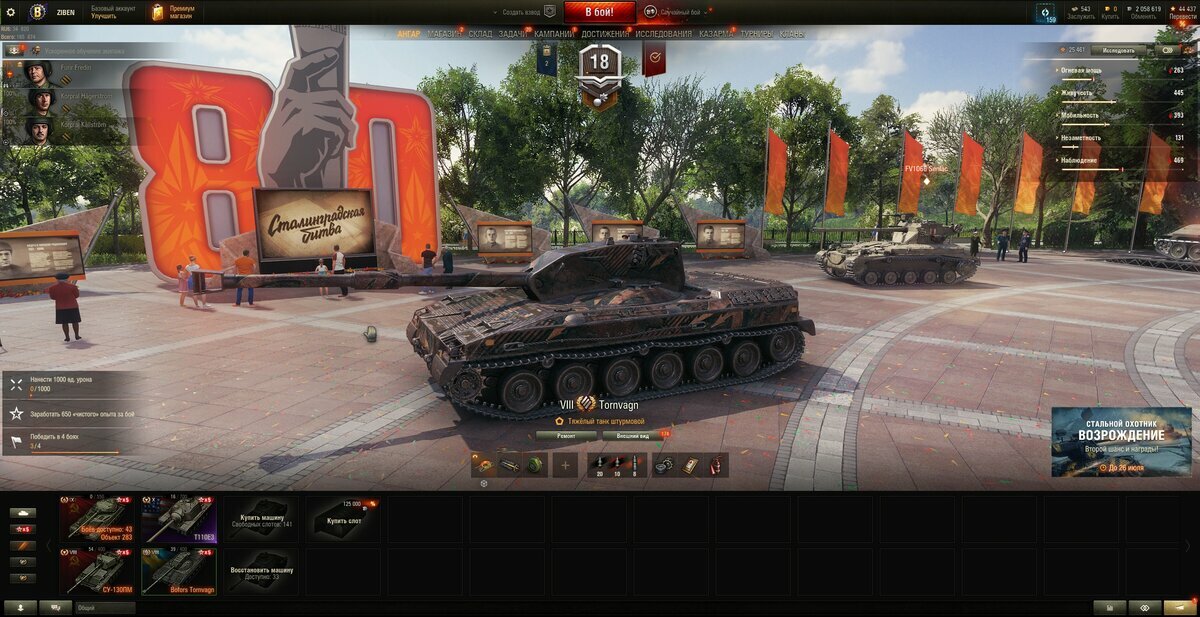Go to the Казарма tab
Viewport: 1200px width, 617px height.
click(716, 33)
